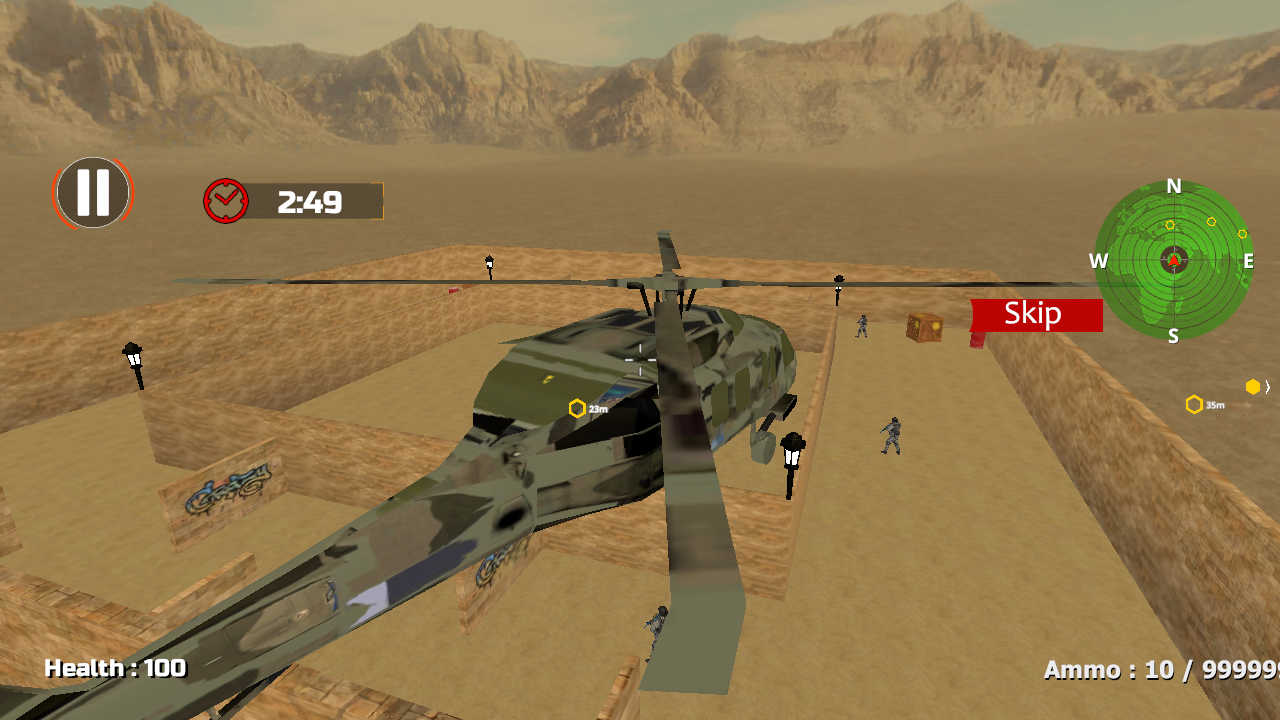Select the 35m waypoint hexagon marker

[x=1194, y=402]
